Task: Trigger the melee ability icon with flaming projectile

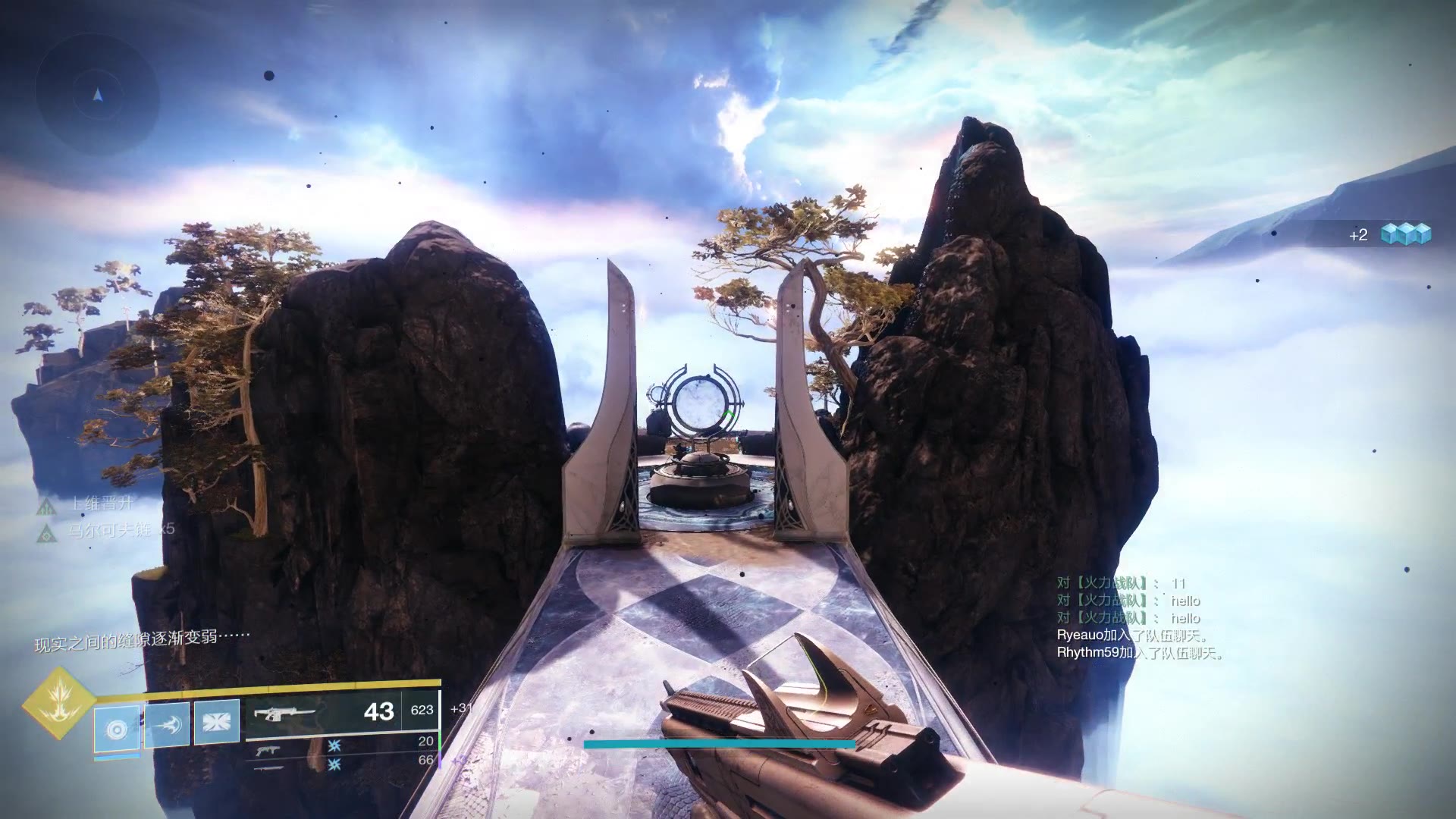Action: pos(167,724)
